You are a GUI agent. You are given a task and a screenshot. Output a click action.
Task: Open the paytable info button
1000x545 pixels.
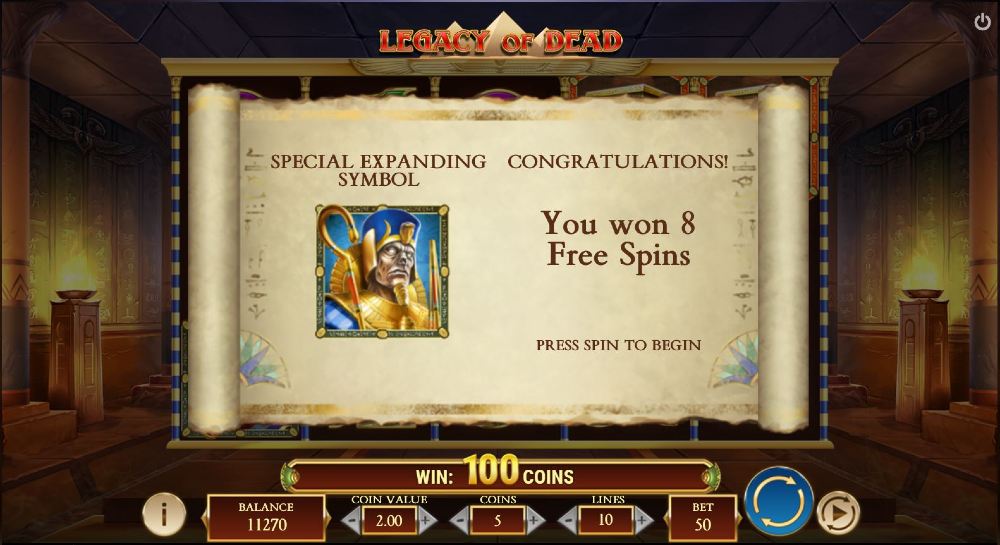pyautogui.click(x=163, y=514)
